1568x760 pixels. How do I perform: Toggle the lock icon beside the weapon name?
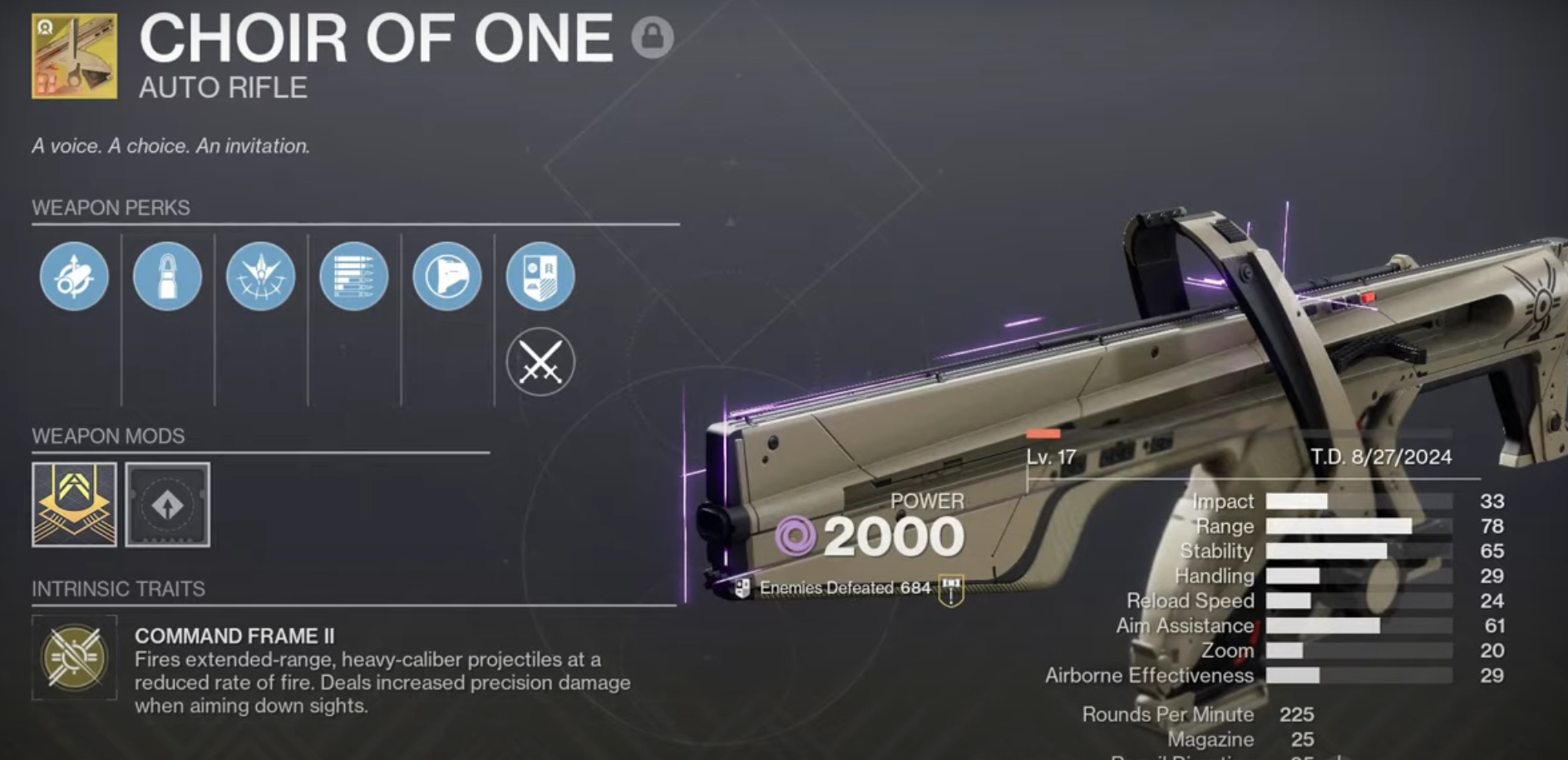pyautogui.click(x=652, y=37)
